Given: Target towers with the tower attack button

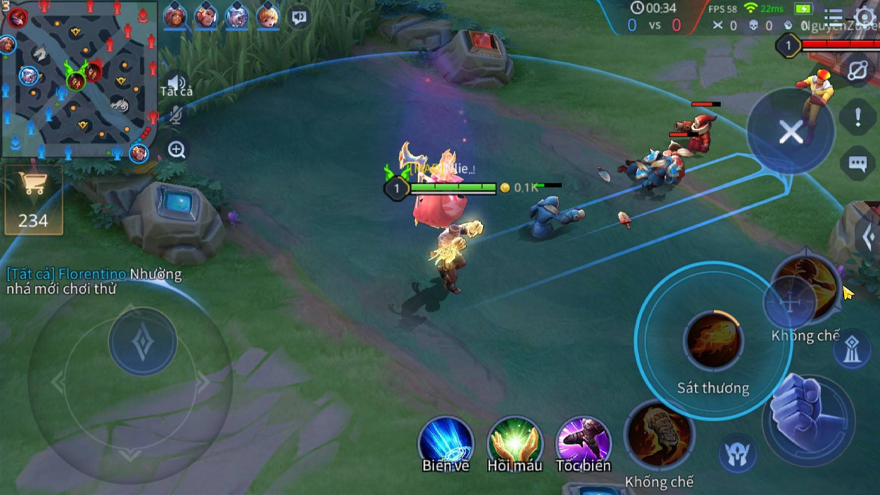Looking at the screenshot, I should click(850, 350).
